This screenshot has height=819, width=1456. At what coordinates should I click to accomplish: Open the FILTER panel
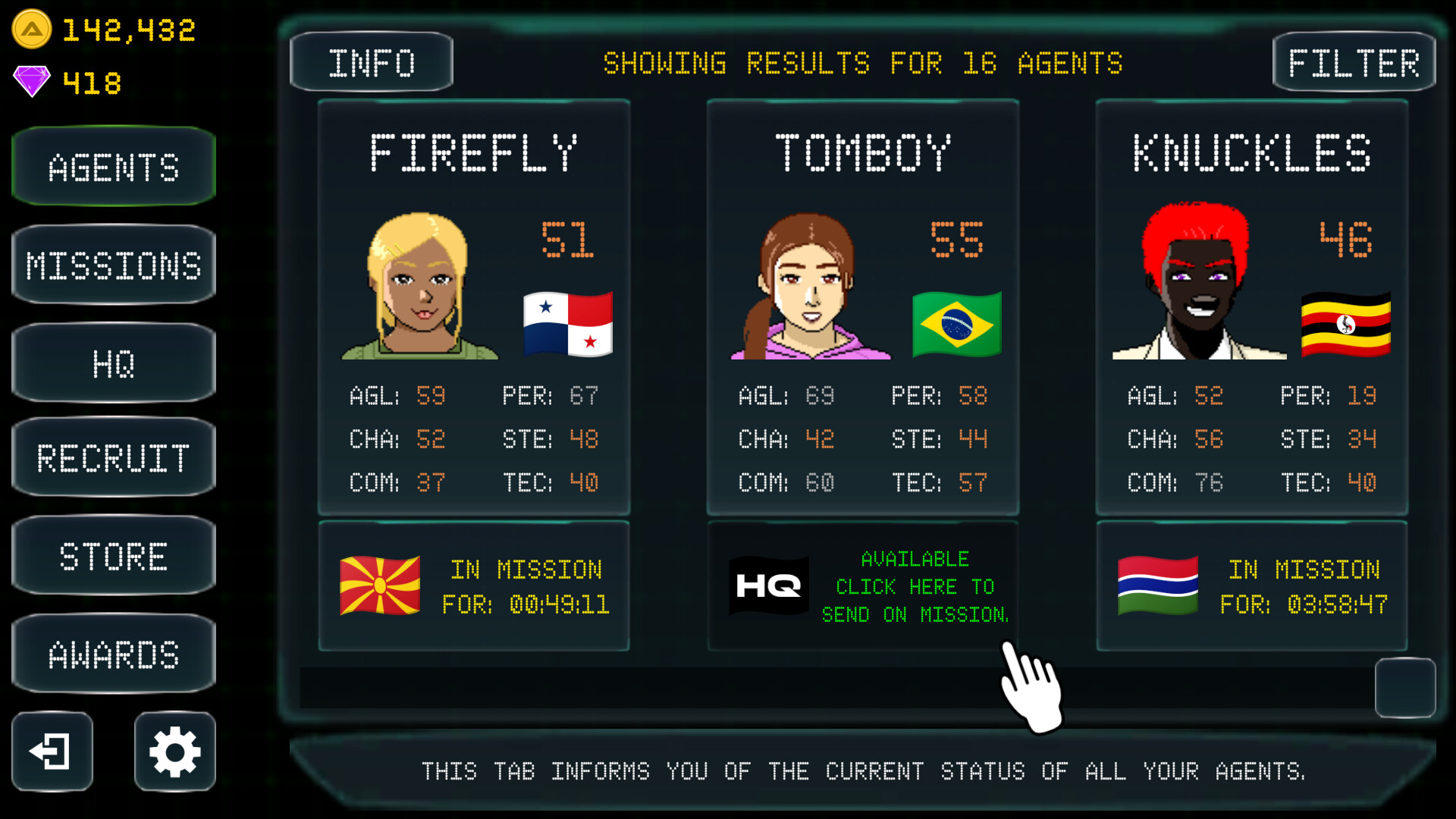coord(1354,62)
